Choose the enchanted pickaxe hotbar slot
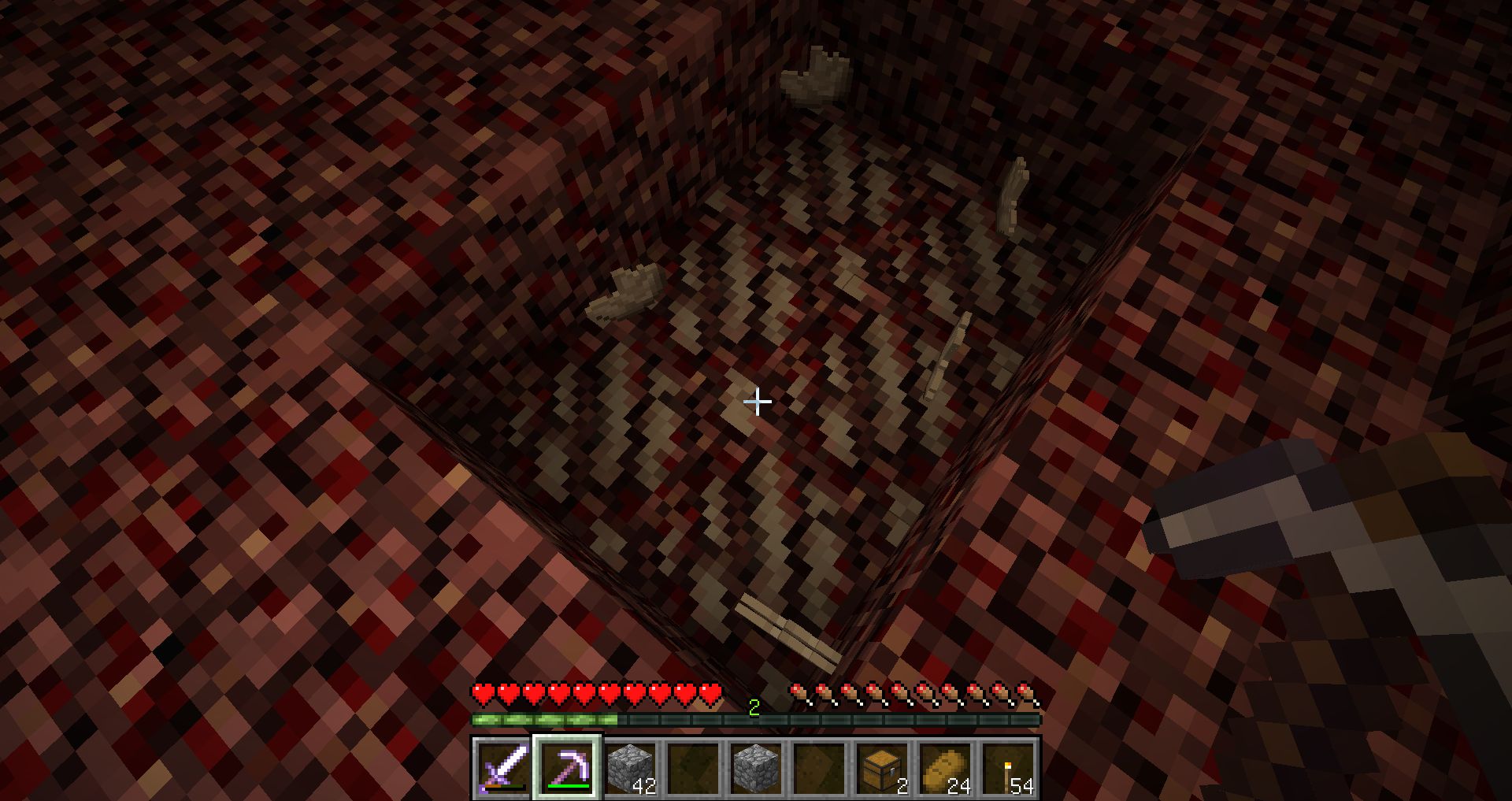1512x801 pixels. click(x=567, y=768)
